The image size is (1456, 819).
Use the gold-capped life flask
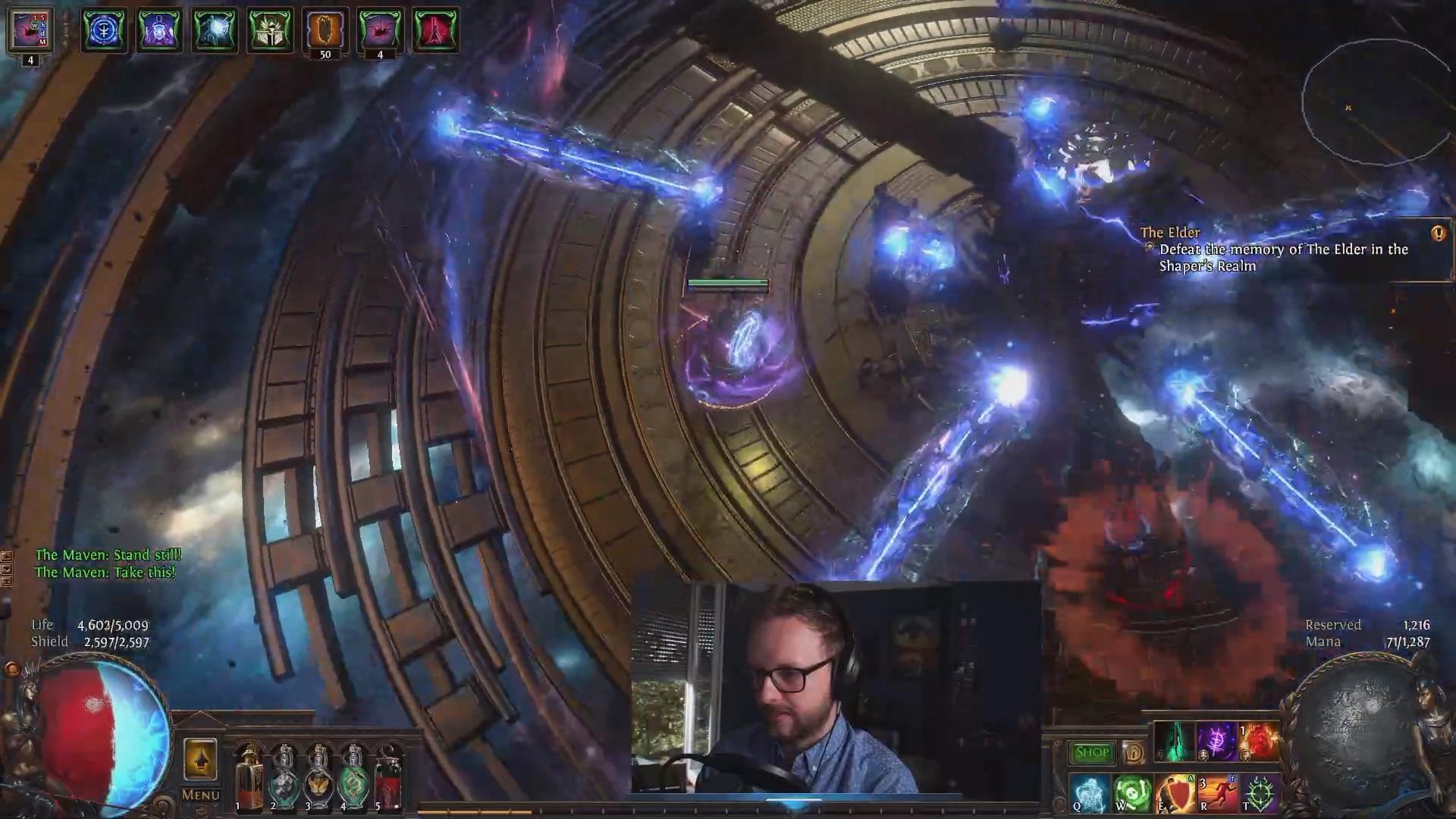[x=248, y=777]
